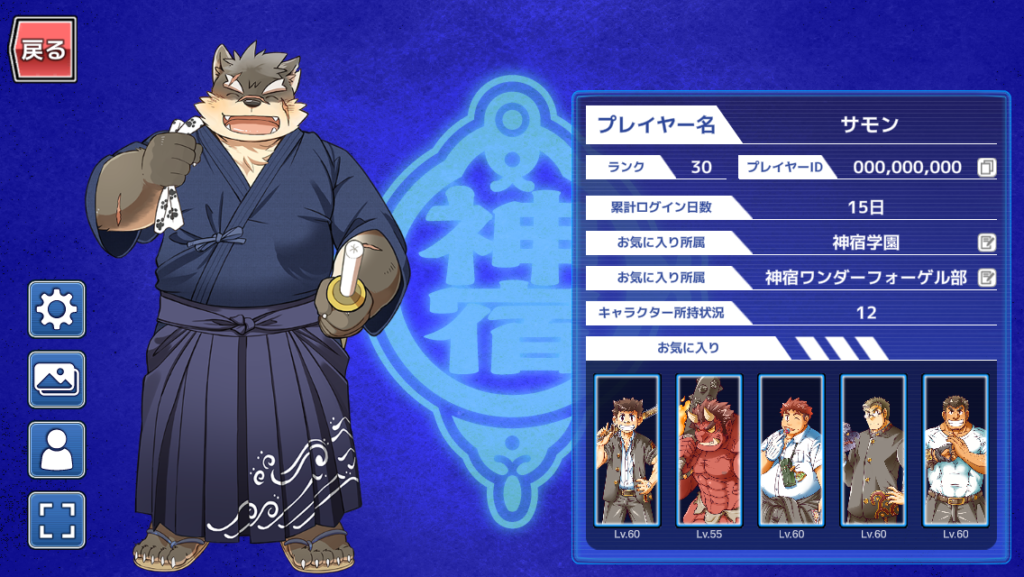Select the favorite character holding a bat
The image size is (1024, 577).
(627, 450)
